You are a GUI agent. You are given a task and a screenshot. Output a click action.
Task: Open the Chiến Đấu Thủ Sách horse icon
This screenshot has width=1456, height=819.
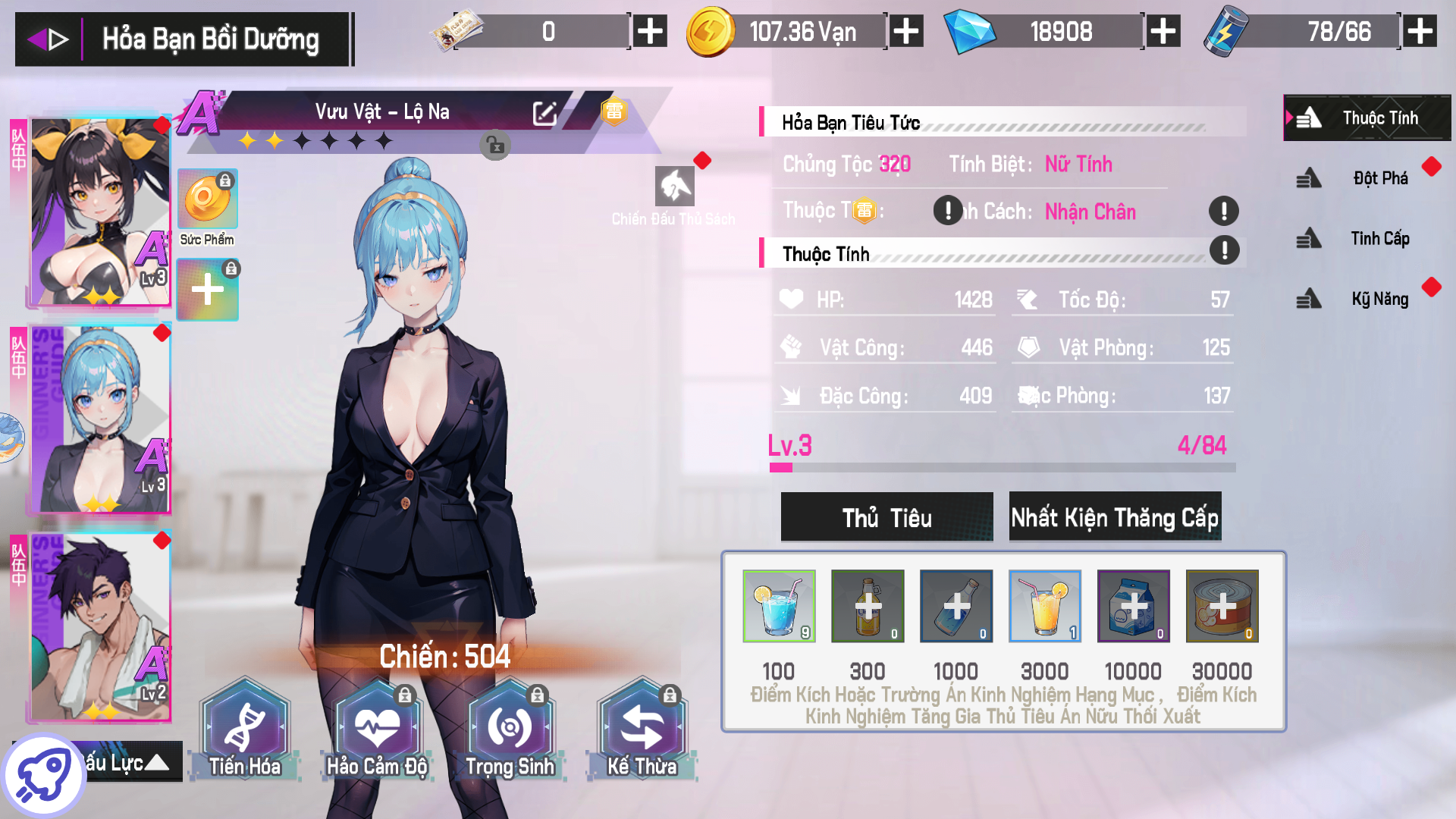coord(673,186)
